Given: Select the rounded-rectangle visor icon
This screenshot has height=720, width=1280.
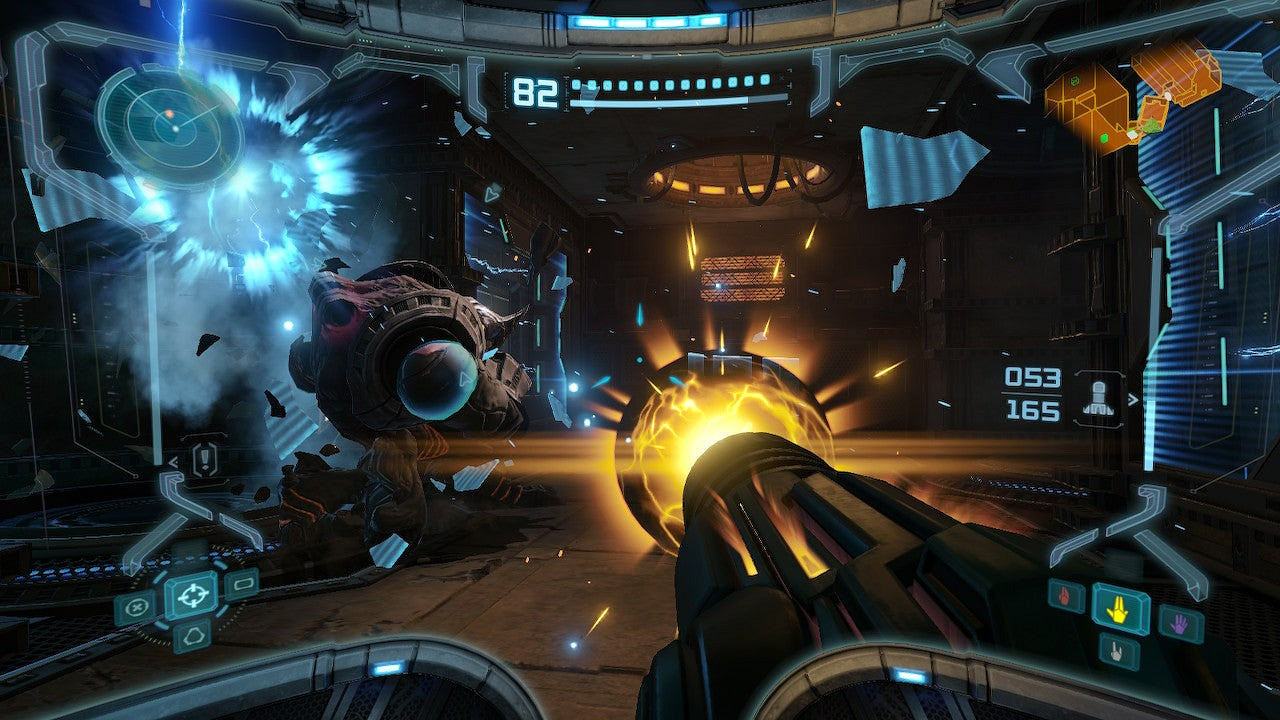Looking at the screenshot, I should click(x=241, y=584).
